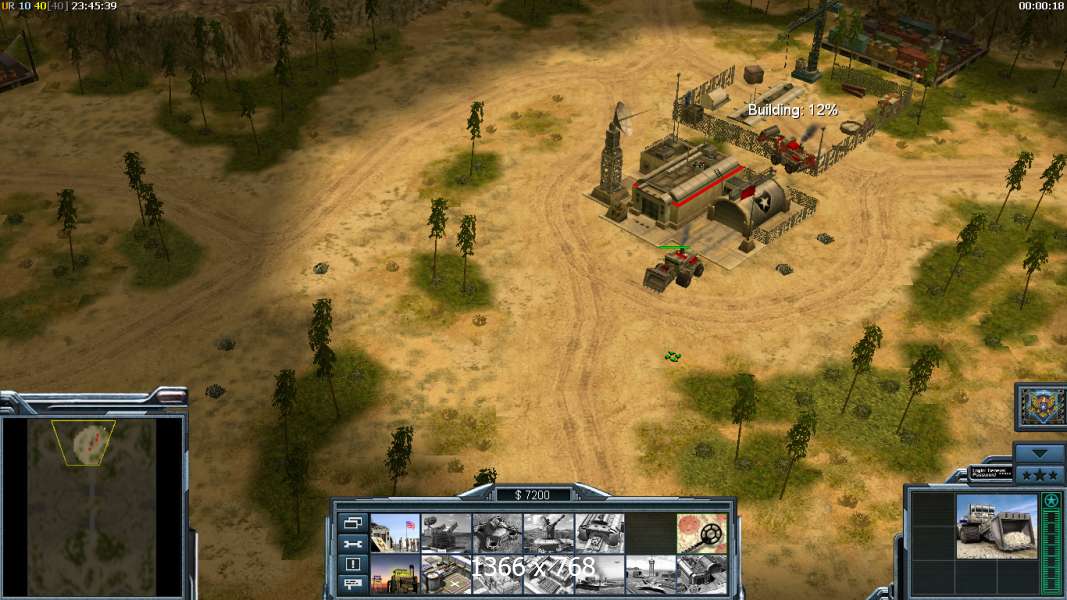This screenshot has width=1067, height=600.
Task: Select the airfield with control tower icon
Action: click(650, 574)
